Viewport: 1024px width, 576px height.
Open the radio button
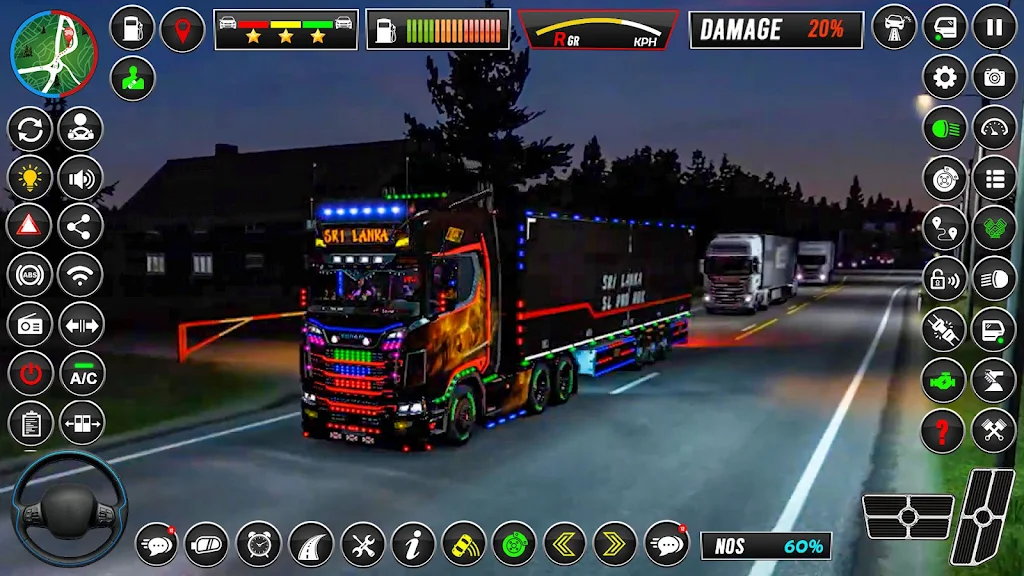(30, 324)
